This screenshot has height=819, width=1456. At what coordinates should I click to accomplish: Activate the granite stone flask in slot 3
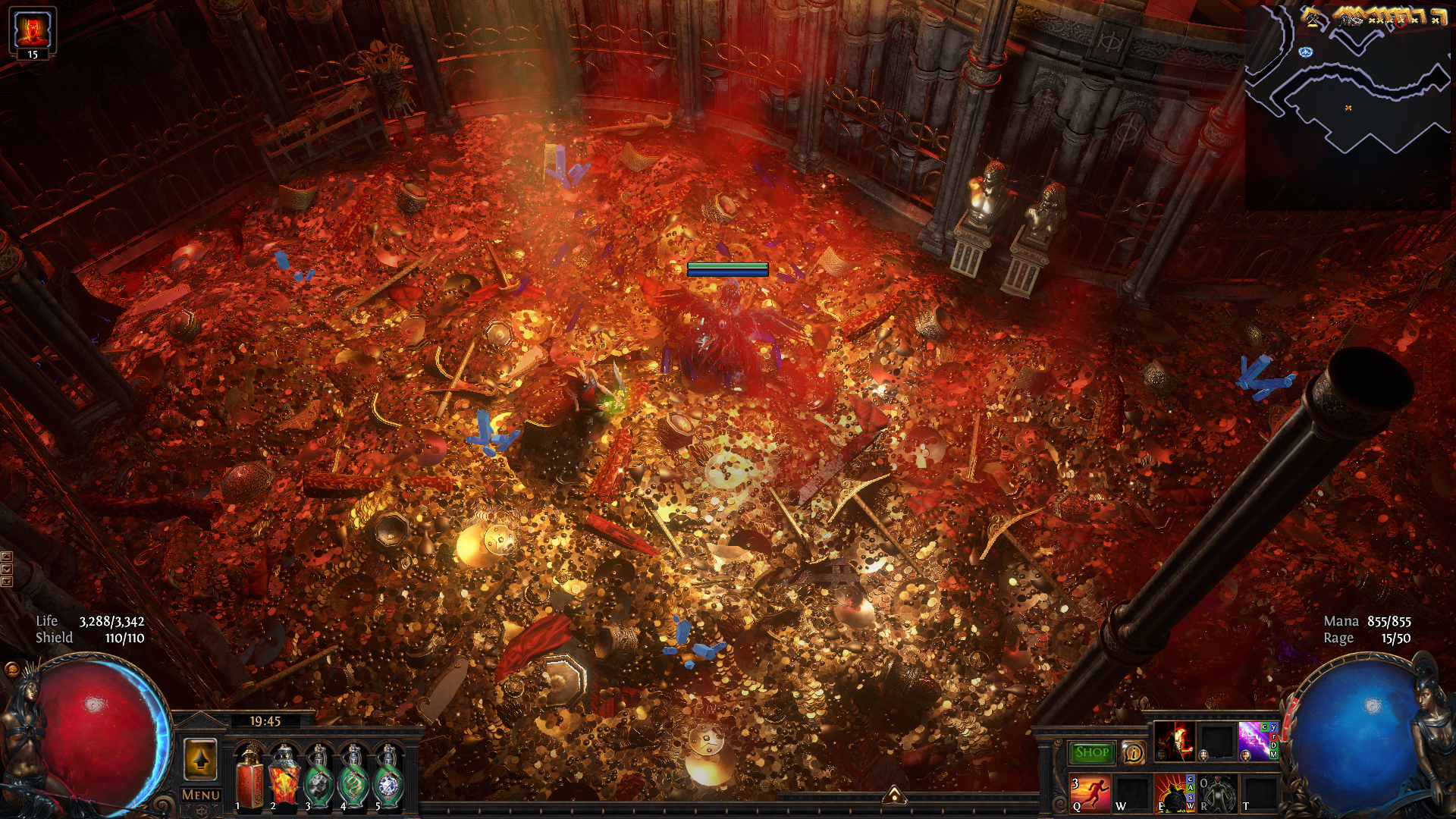[319, 776]
